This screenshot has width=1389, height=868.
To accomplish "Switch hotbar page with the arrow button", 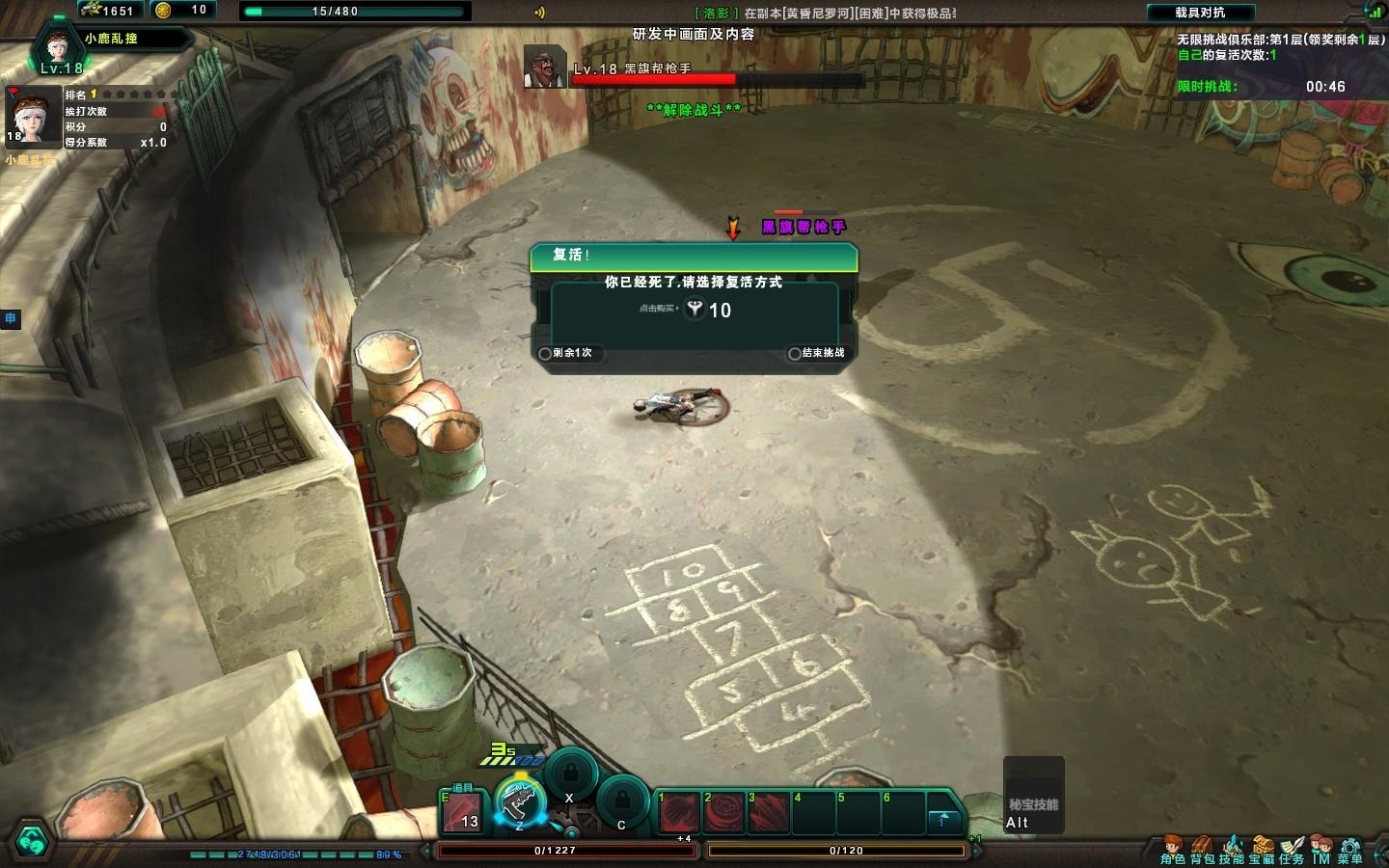I will click(x=943, y=820).
